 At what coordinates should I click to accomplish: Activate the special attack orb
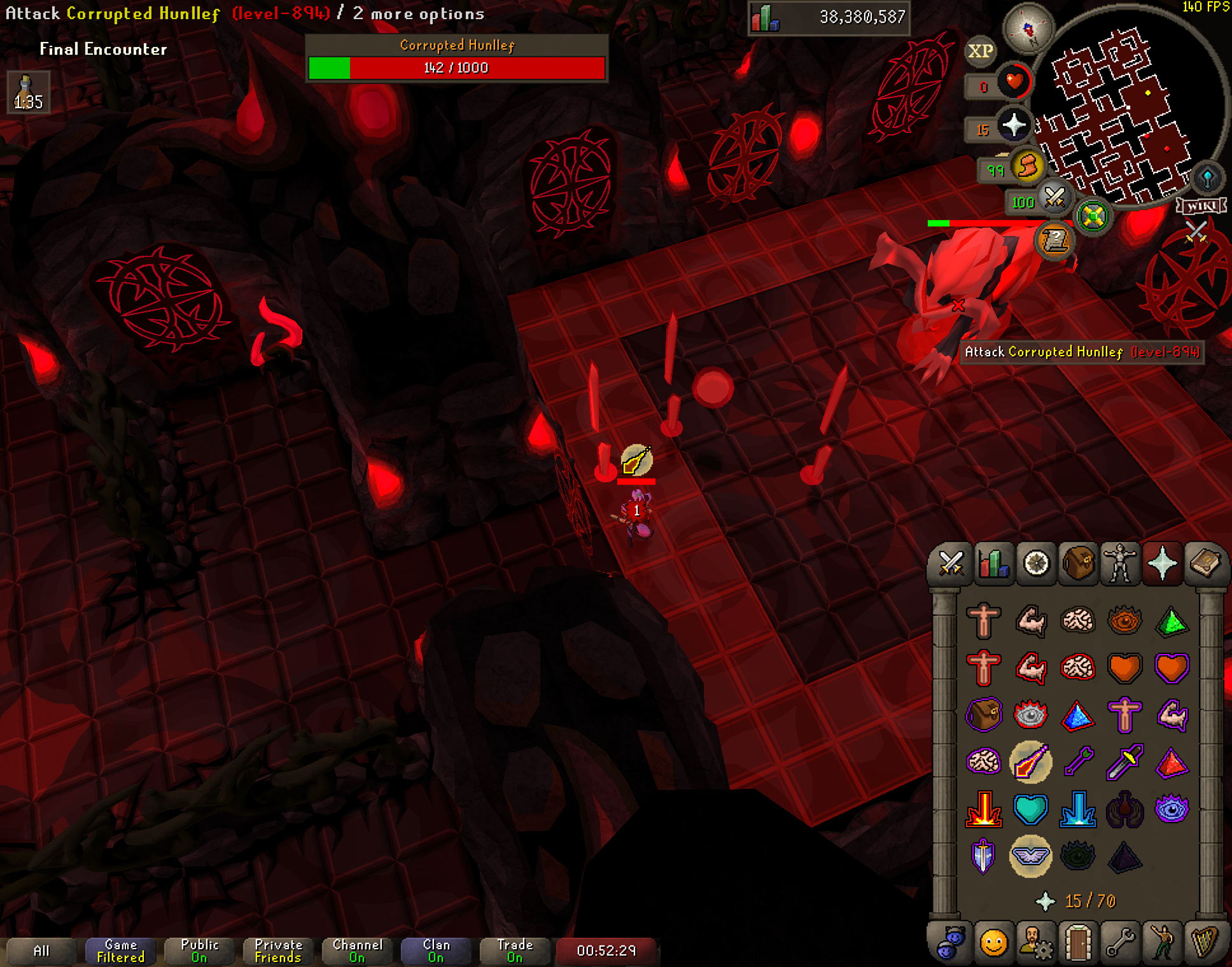1054,198
